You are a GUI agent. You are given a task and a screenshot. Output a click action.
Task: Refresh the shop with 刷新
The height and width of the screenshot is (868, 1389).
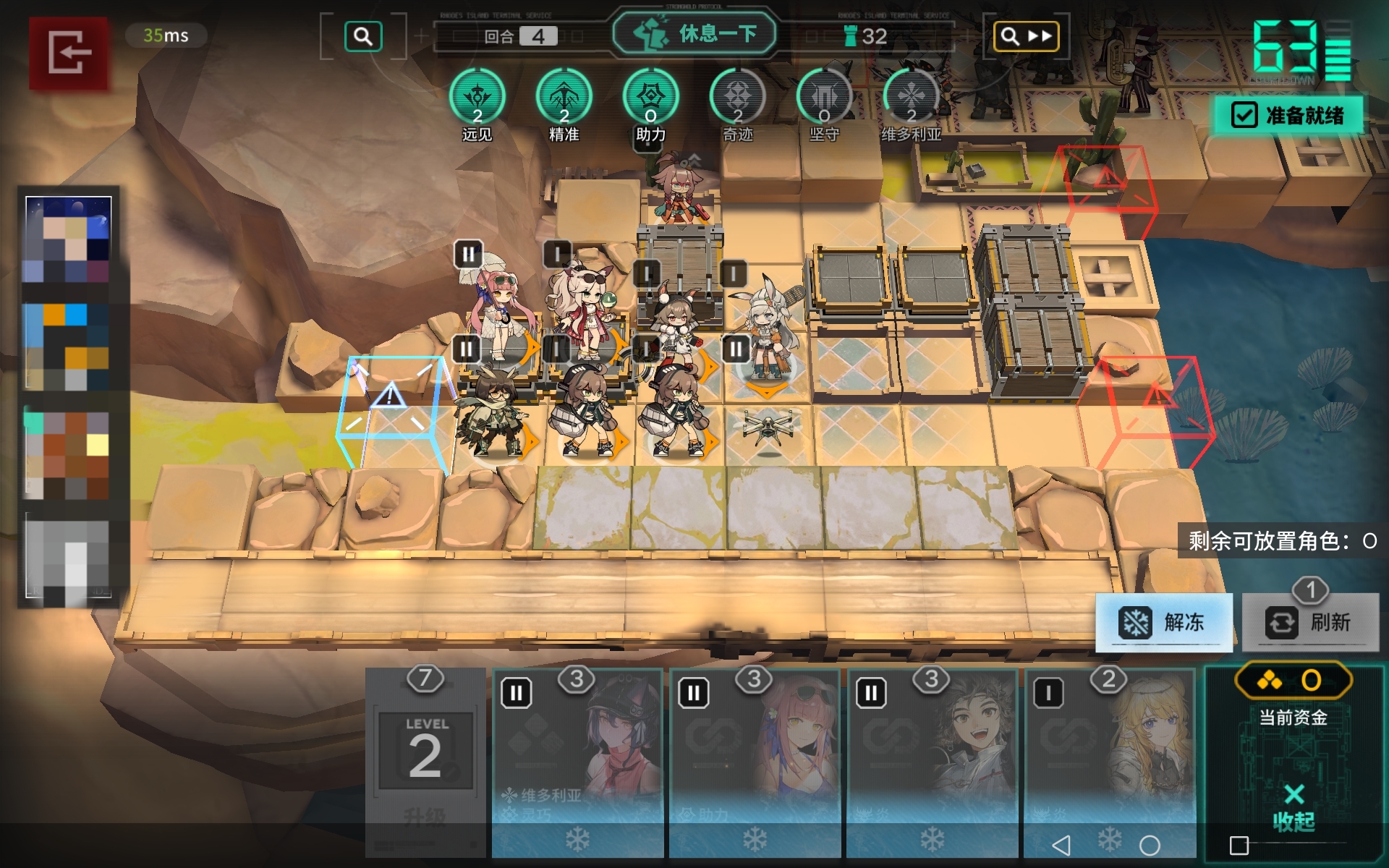pos(1310,622)
